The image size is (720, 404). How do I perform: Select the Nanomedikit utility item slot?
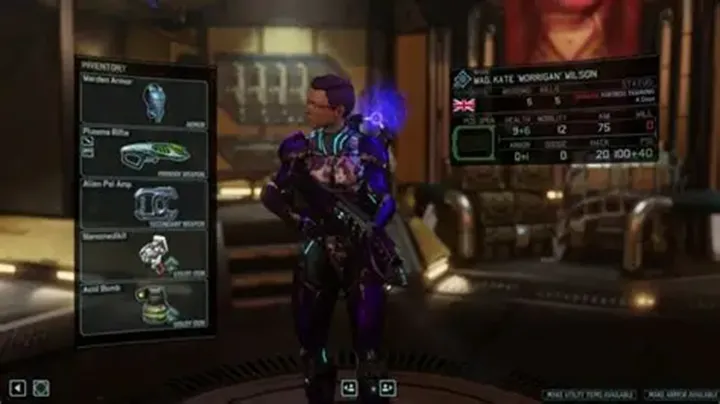pyautogui.click(x=144, y=255)
